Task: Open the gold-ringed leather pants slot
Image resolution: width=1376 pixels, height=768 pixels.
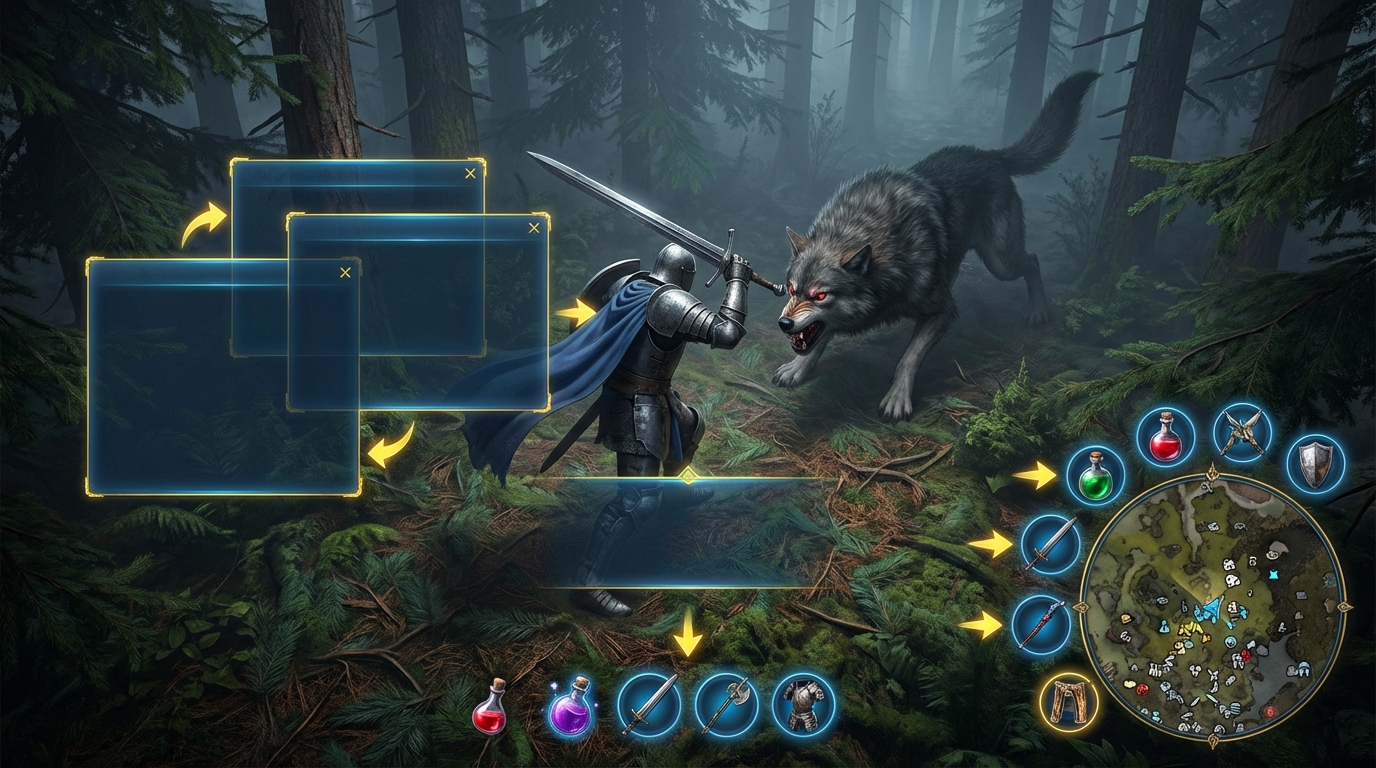Action: pyautogui.click(x=1069, y=701)
